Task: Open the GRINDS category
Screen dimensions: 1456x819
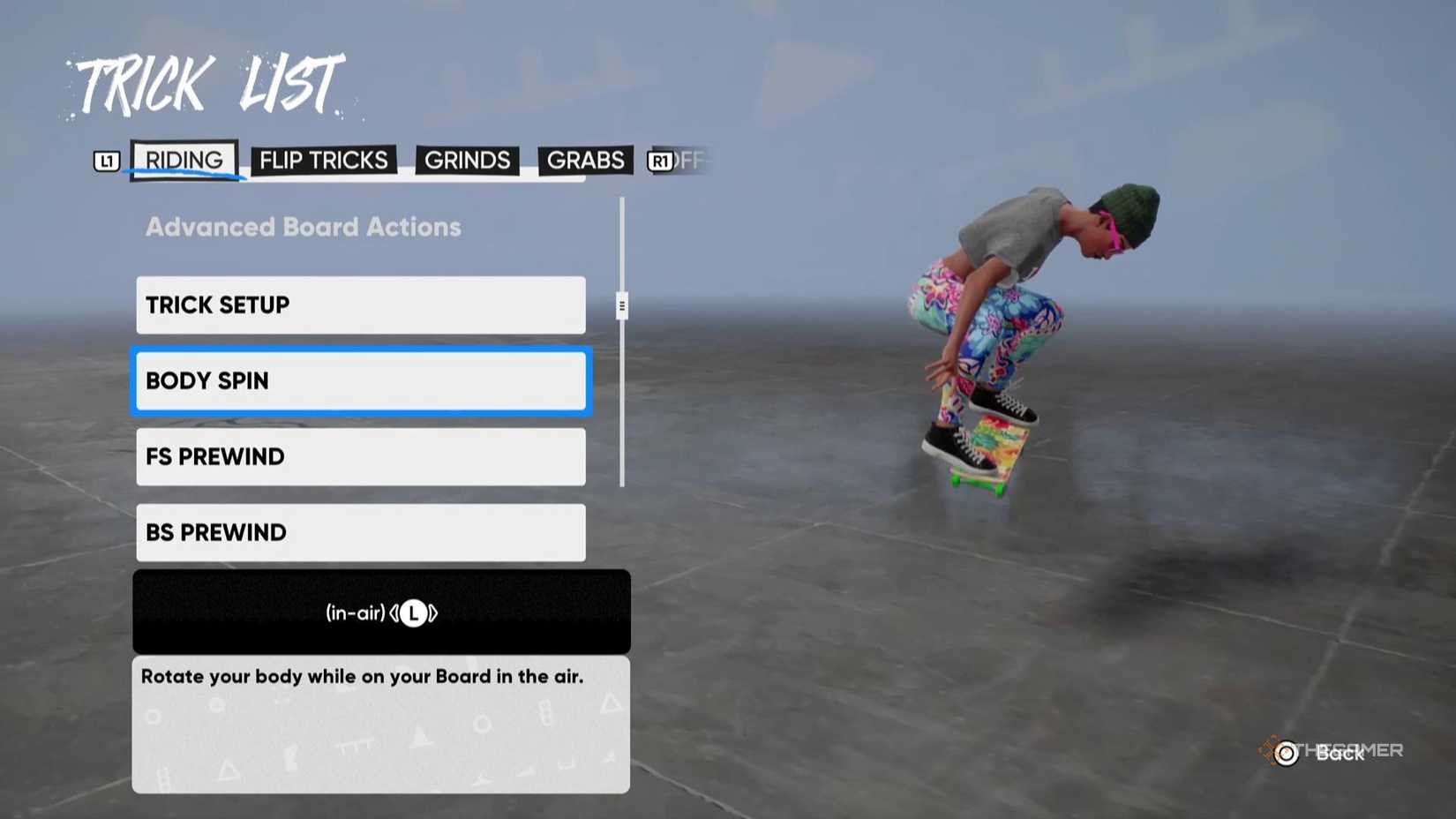Action: (467, 160)
